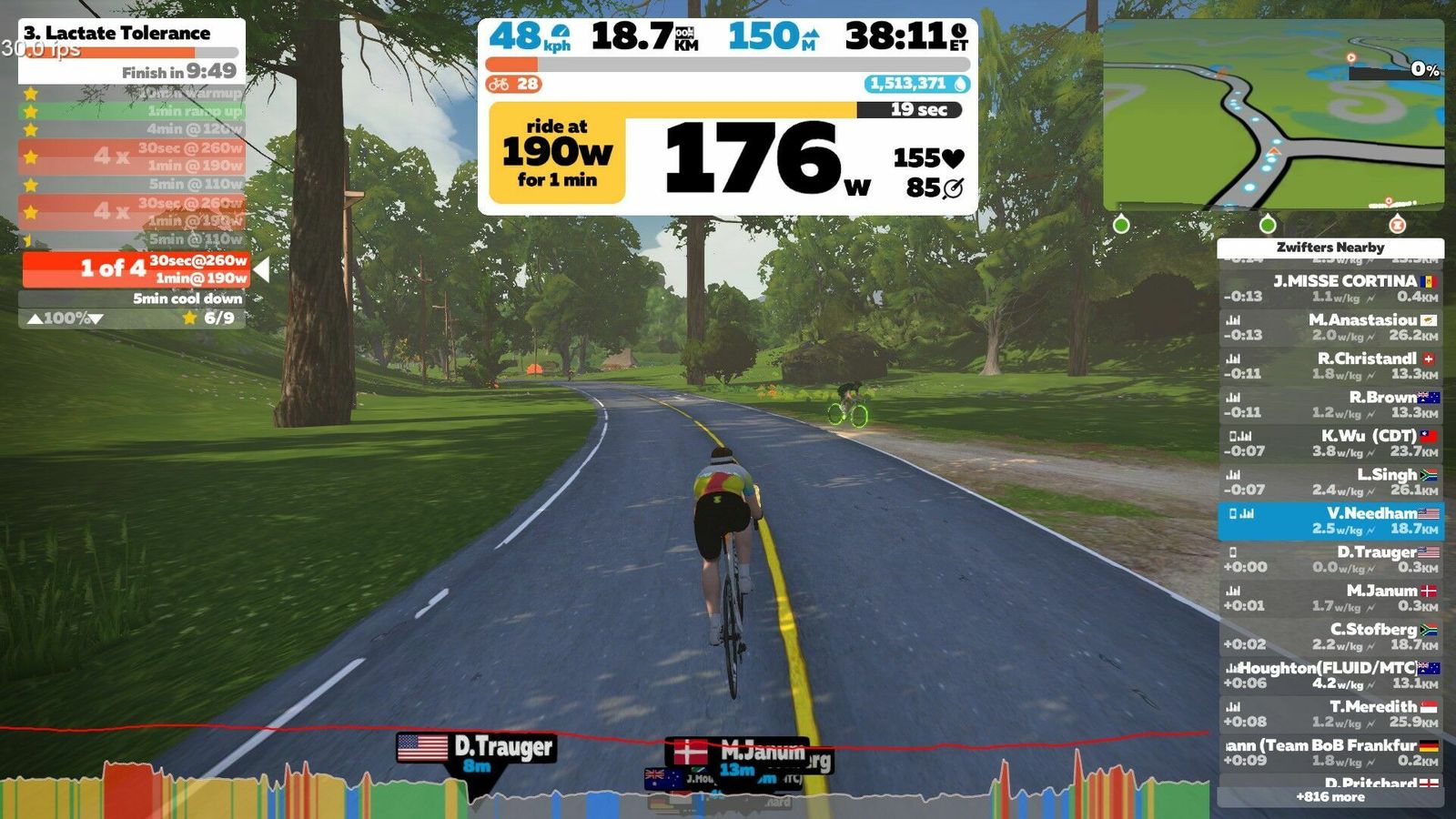Viewport: 1456px width, 819px height.
Task: Pick C.Stofberg from the riders list
Action: 1330,637
